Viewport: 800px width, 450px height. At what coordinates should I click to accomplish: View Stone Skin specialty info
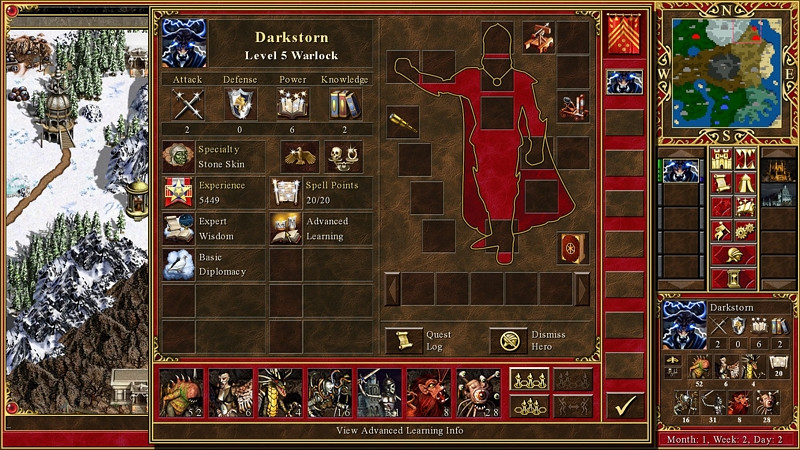[x=178, y=157]
